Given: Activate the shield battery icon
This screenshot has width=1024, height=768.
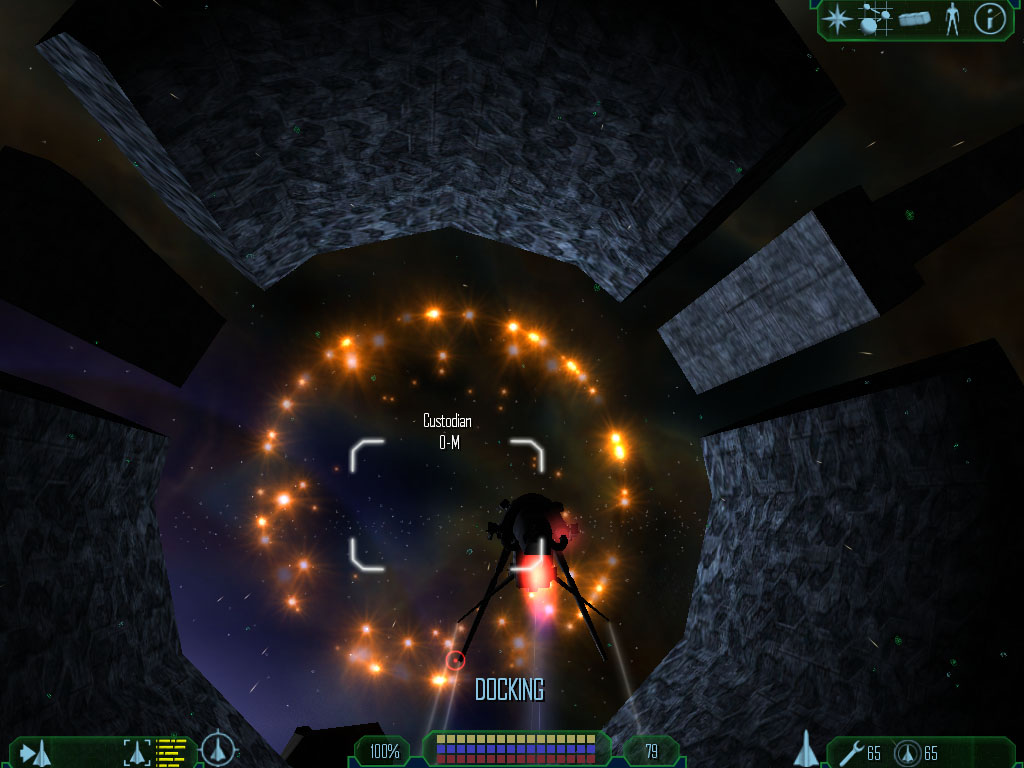Looking at the screenshot, I should pos(906,752).
